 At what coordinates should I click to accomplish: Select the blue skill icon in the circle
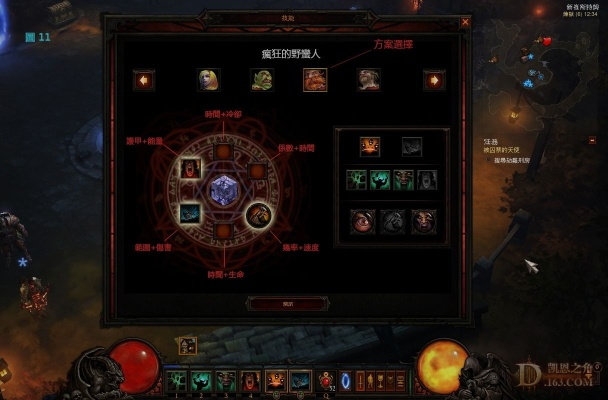coord(190,212)
